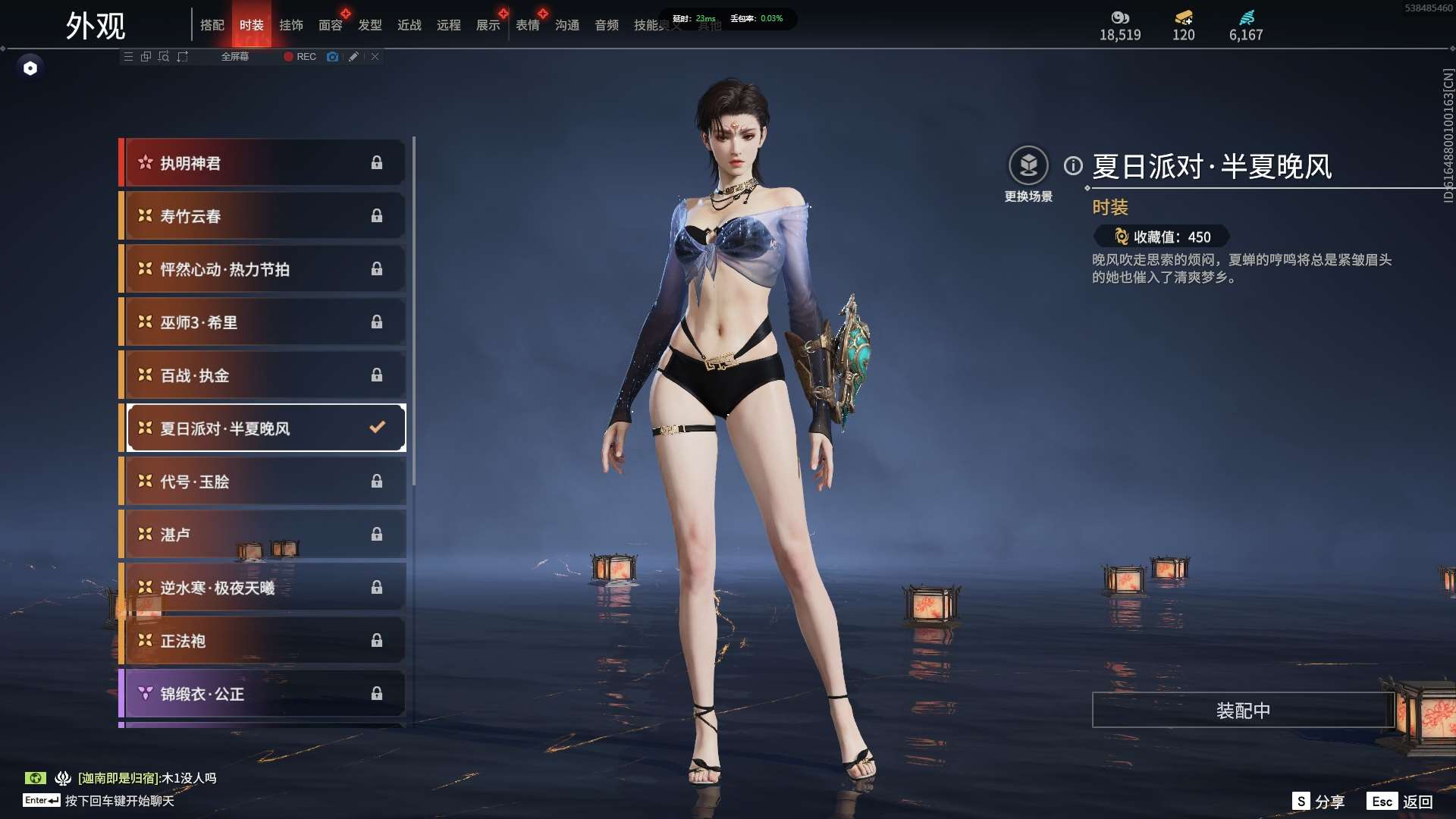Choose the 代号·玉脍 outfit
Image resolution: width=1456 pixels, height=819 pixels.
pos(262,482)
